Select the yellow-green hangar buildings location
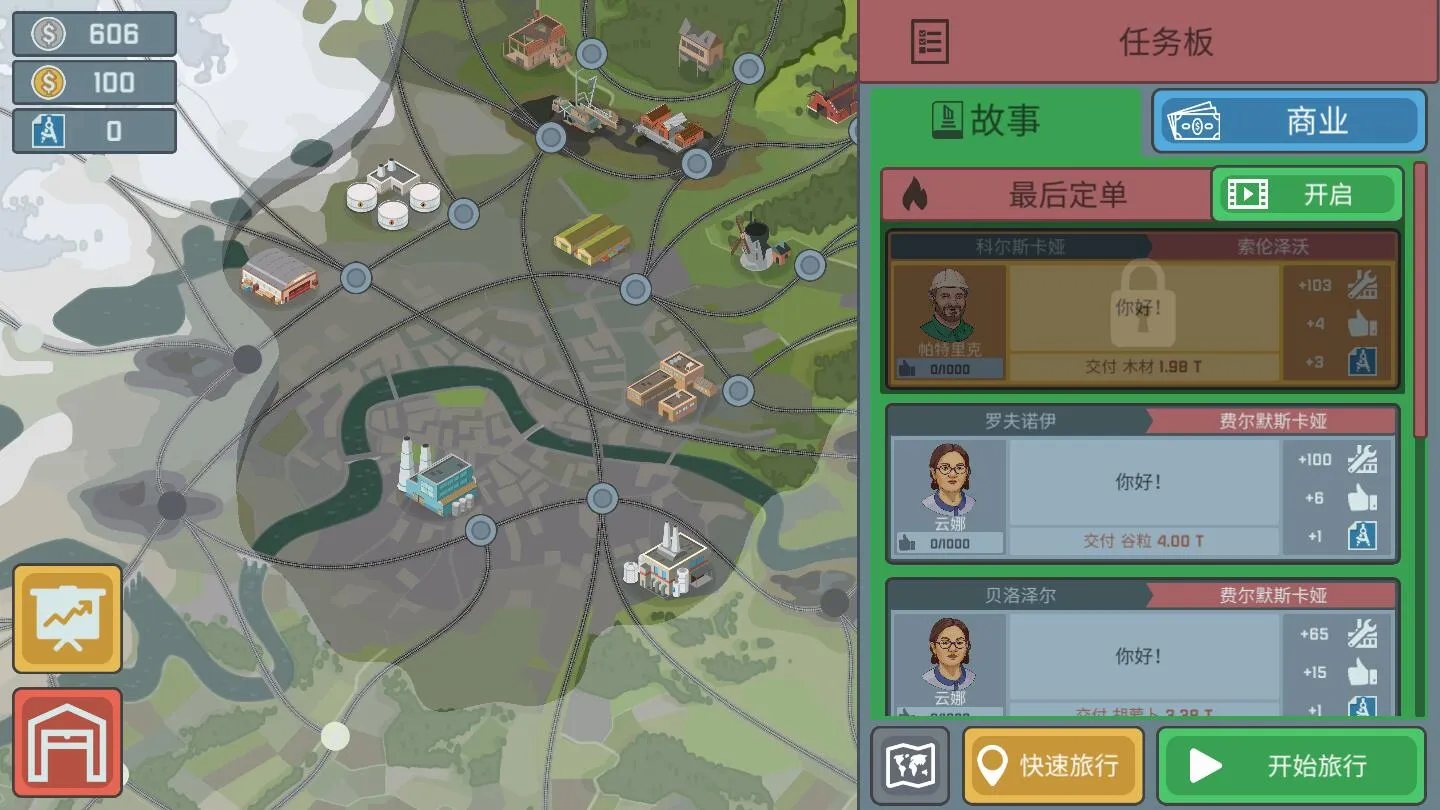 point(593,239)
